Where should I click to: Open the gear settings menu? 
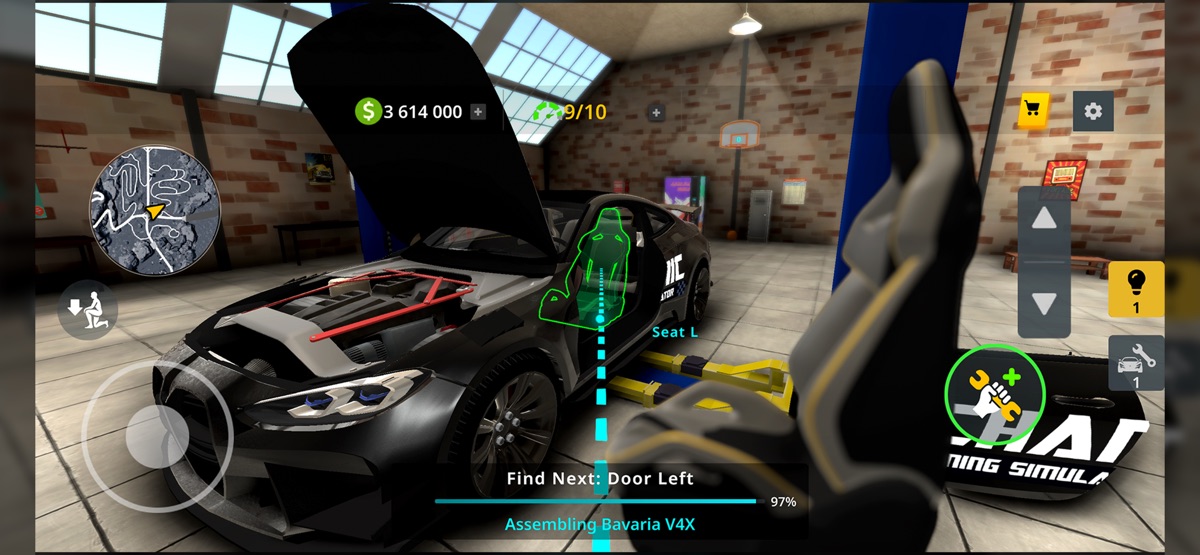[1093, 111]
